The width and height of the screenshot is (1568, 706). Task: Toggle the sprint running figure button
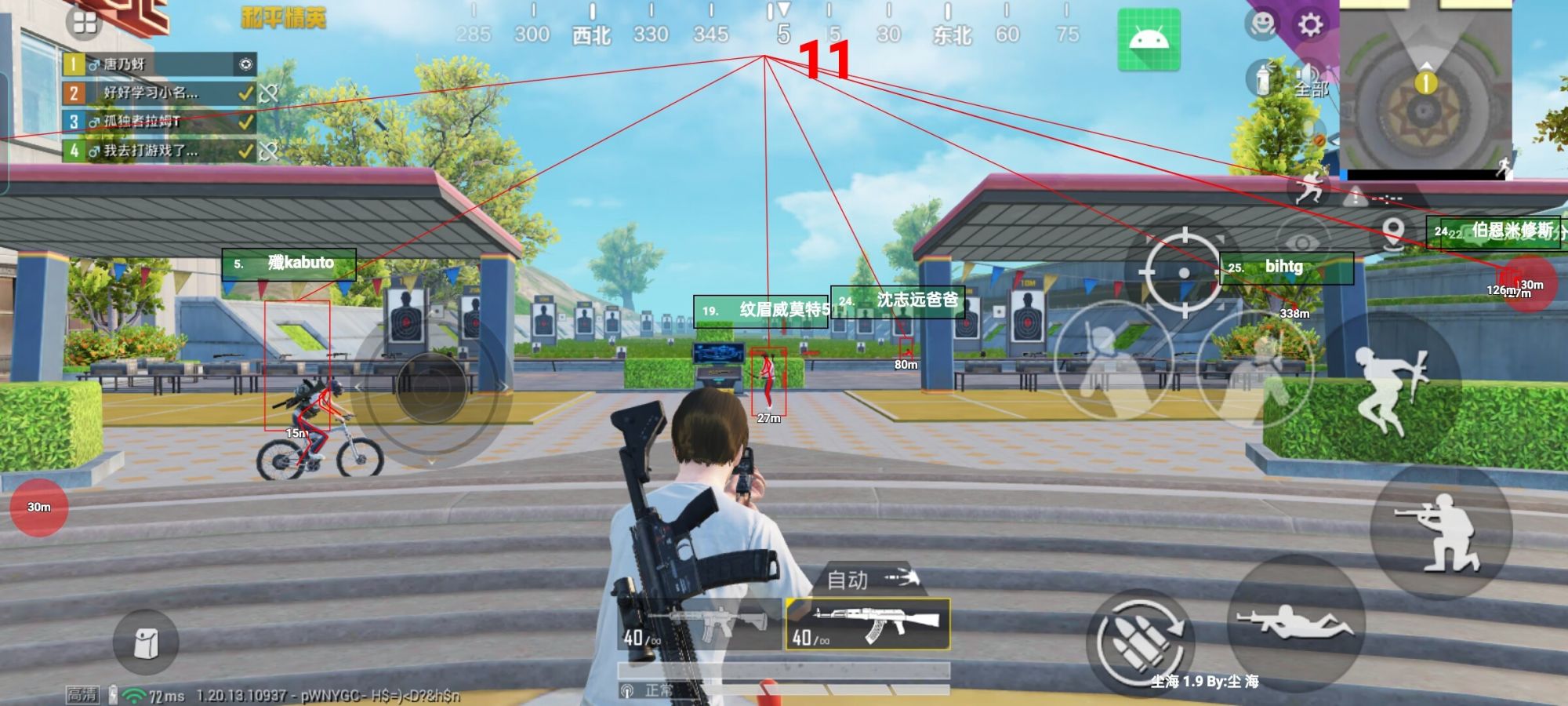[1308, 189]
